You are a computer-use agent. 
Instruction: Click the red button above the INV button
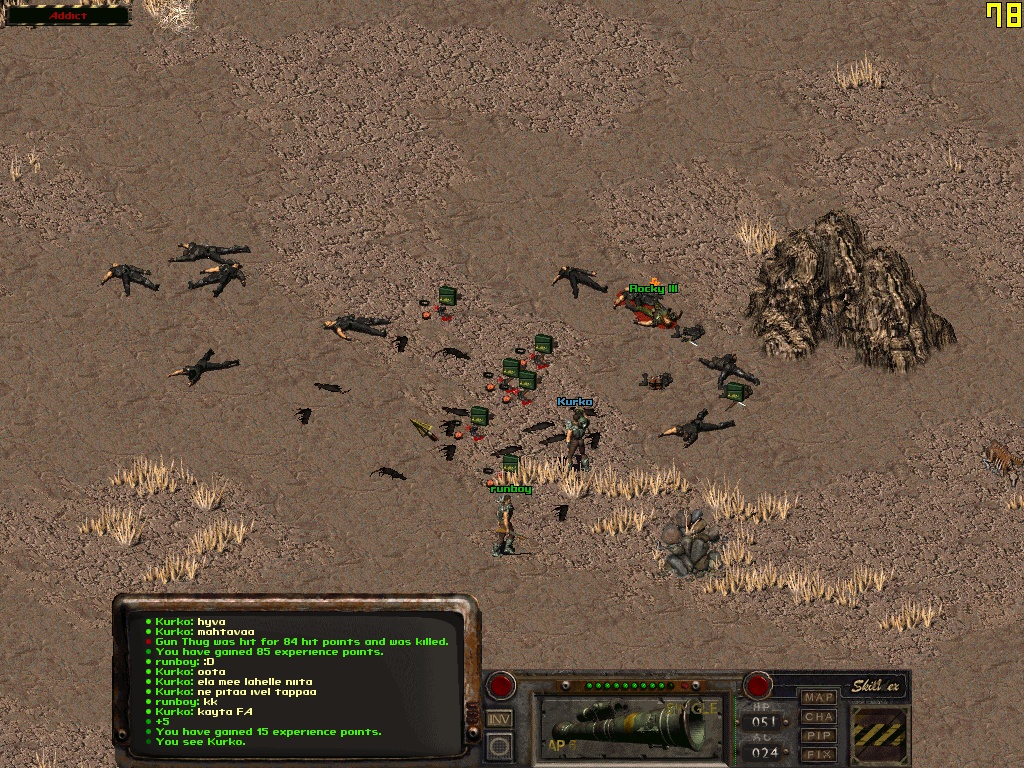click(499, 686)
